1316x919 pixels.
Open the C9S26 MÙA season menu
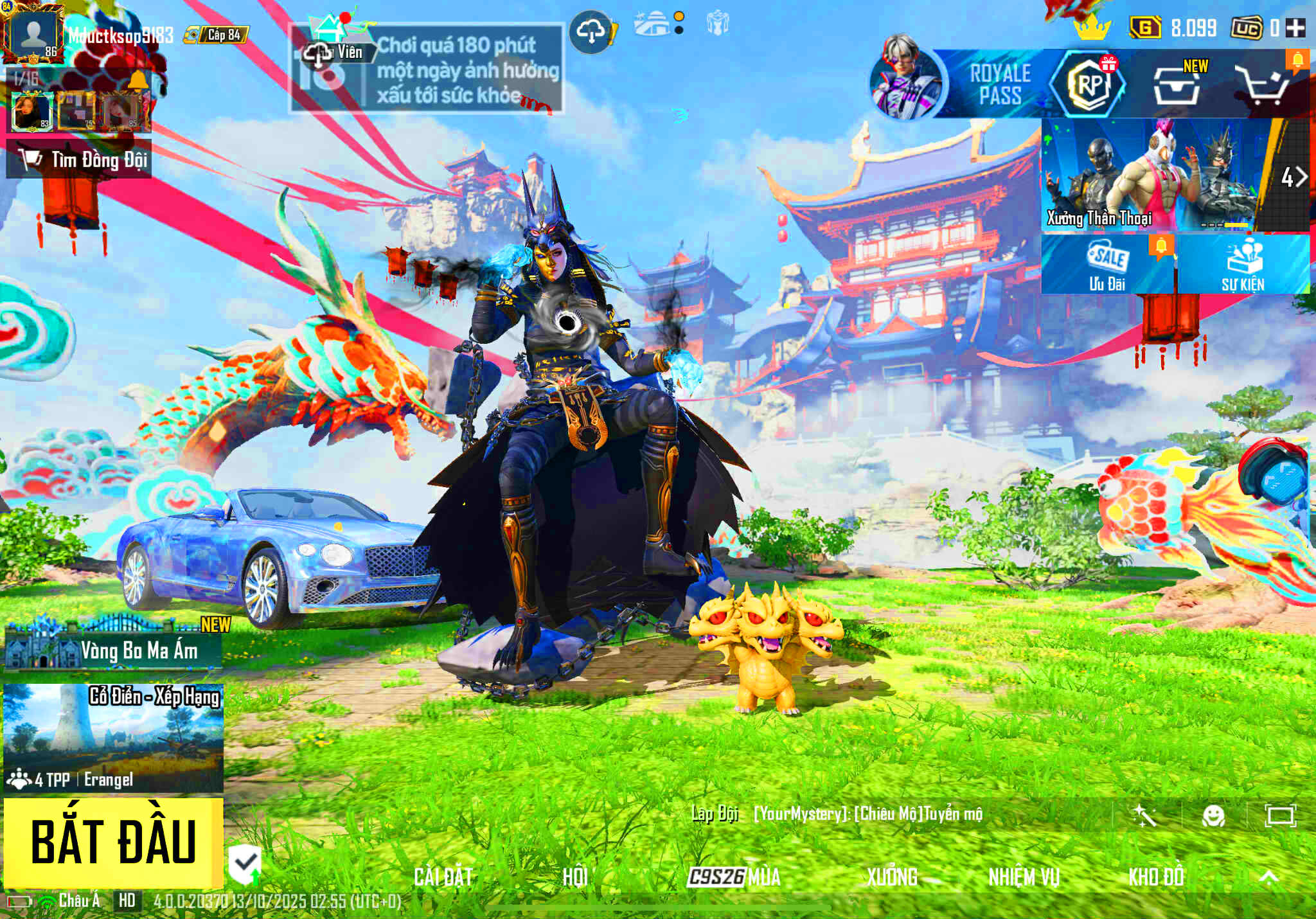[x=734, y=877]
